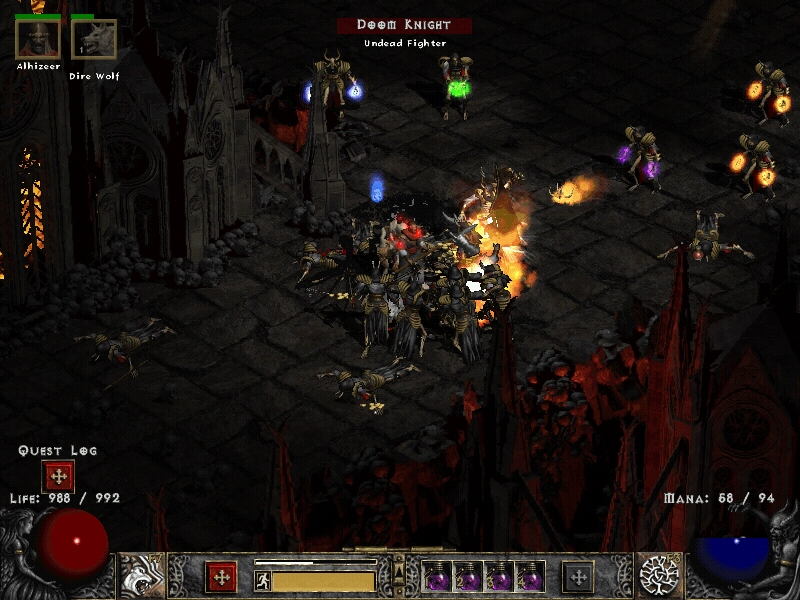Viewport: 800px width, 600px height.
Task: Expand the mini panel arrow in bar center
Action: click(399, 569)
